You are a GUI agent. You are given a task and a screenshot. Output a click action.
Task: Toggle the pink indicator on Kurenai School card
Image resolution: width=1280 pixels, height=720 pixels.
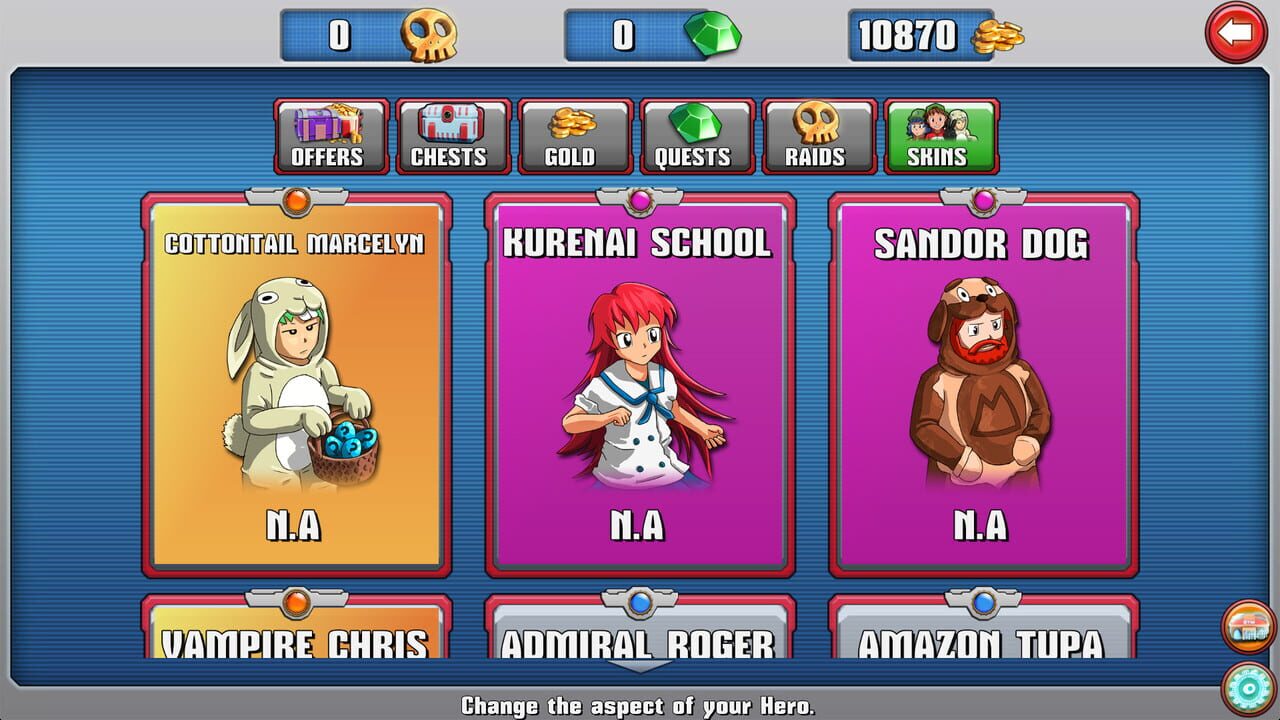(x=640, y=200)
